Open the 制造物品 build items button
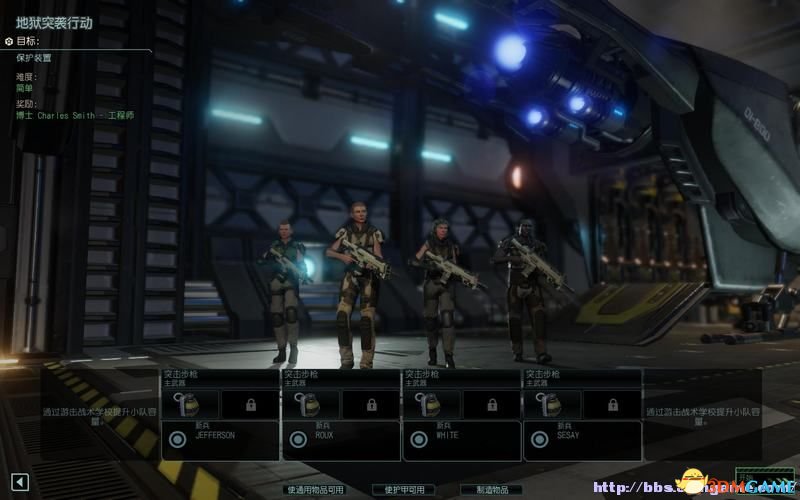 coord(491,490)
